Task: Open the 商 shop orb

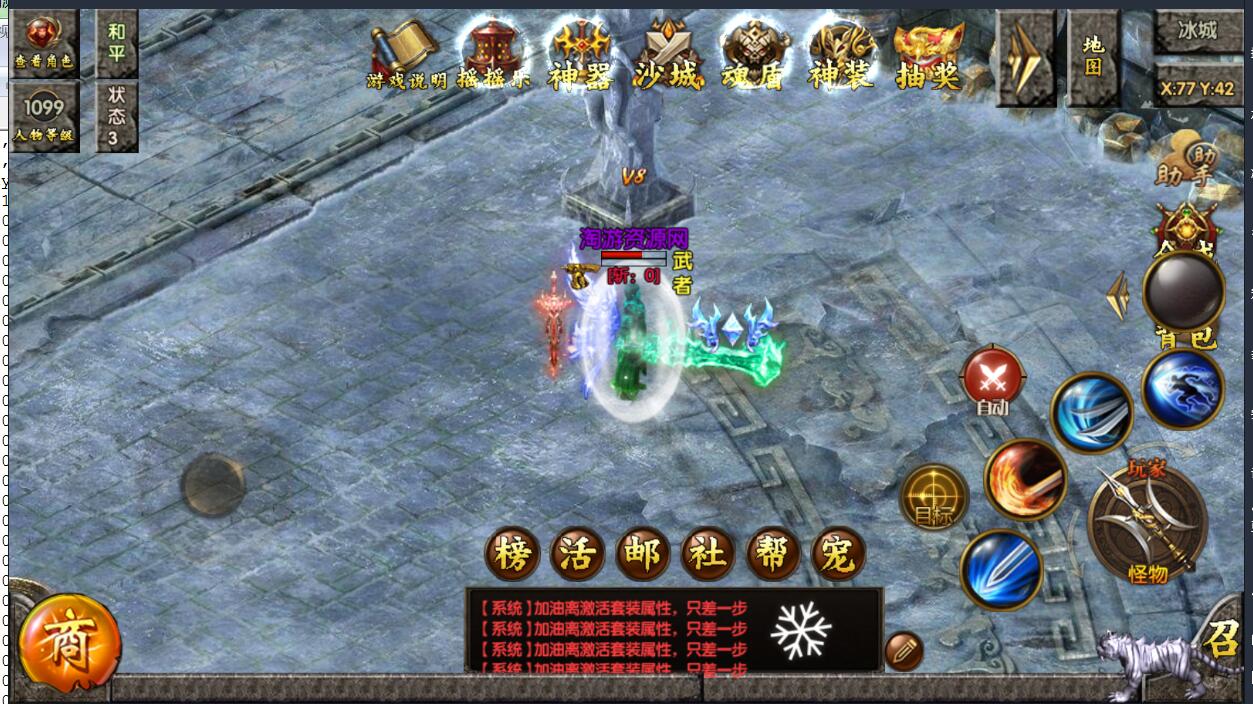Action: click(x=69, y=645)
